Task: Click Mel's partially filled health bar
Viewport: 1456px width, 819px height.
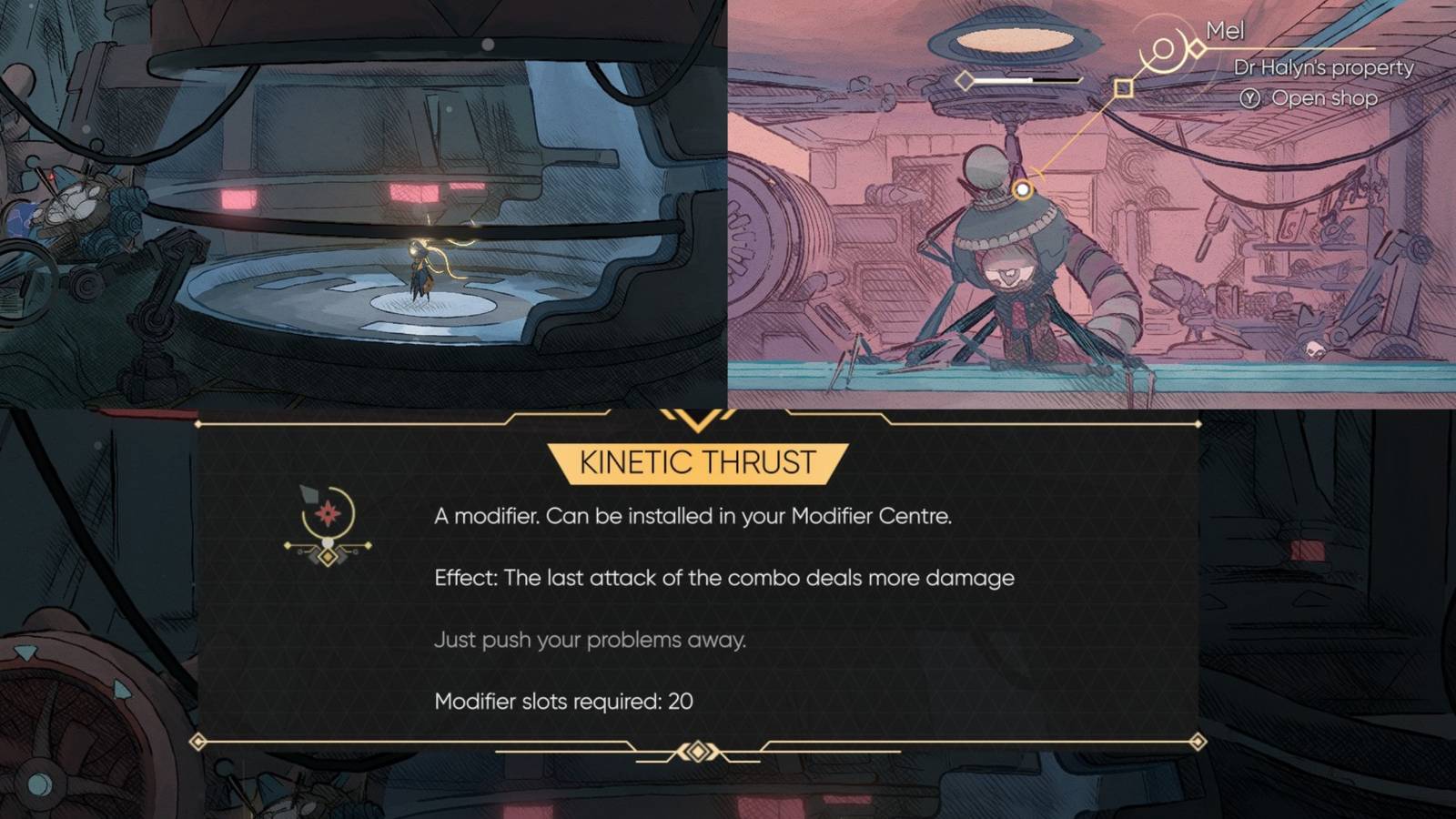Action: pos(1024,79)
